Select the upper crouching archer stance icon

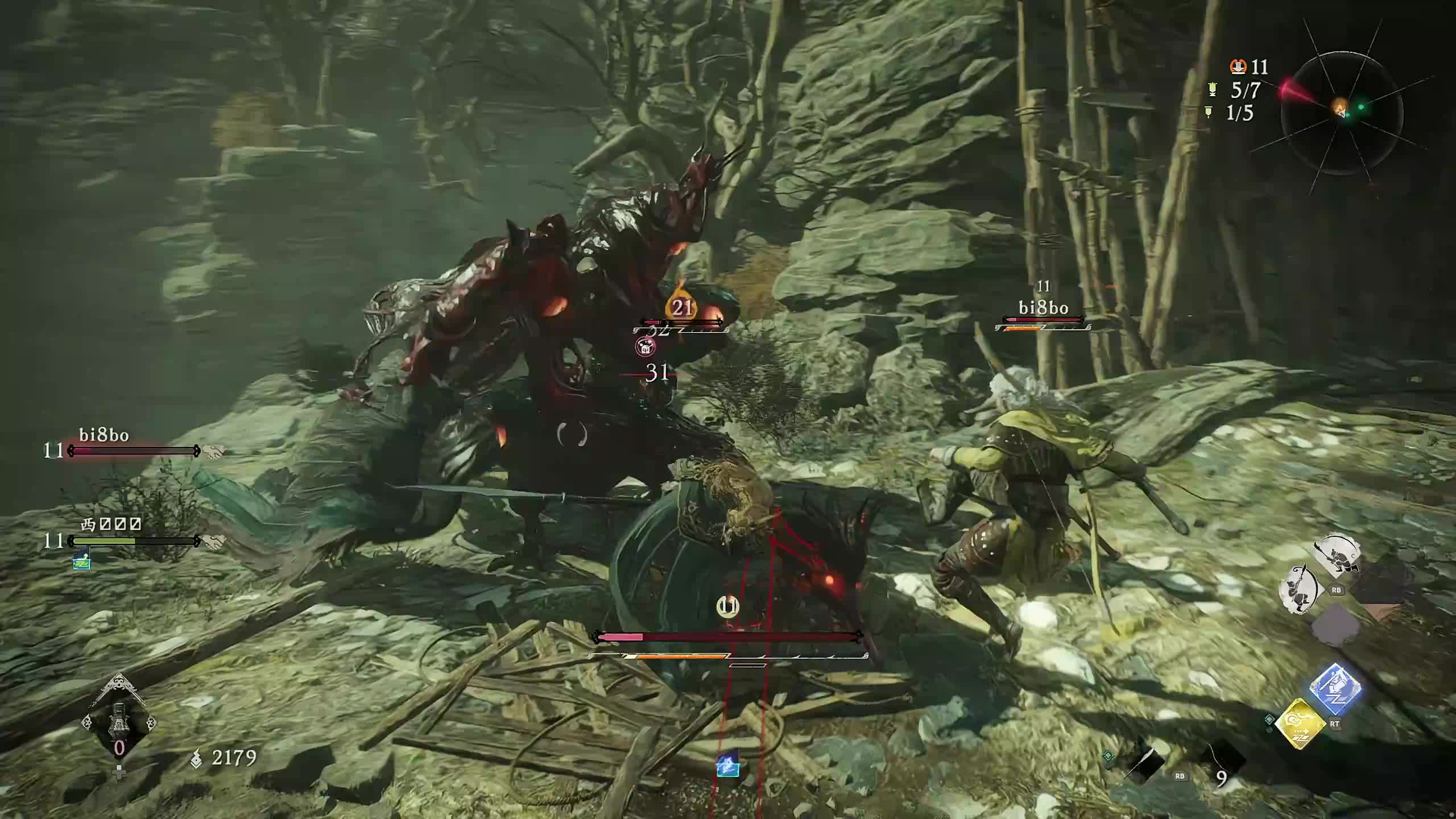1336,555
